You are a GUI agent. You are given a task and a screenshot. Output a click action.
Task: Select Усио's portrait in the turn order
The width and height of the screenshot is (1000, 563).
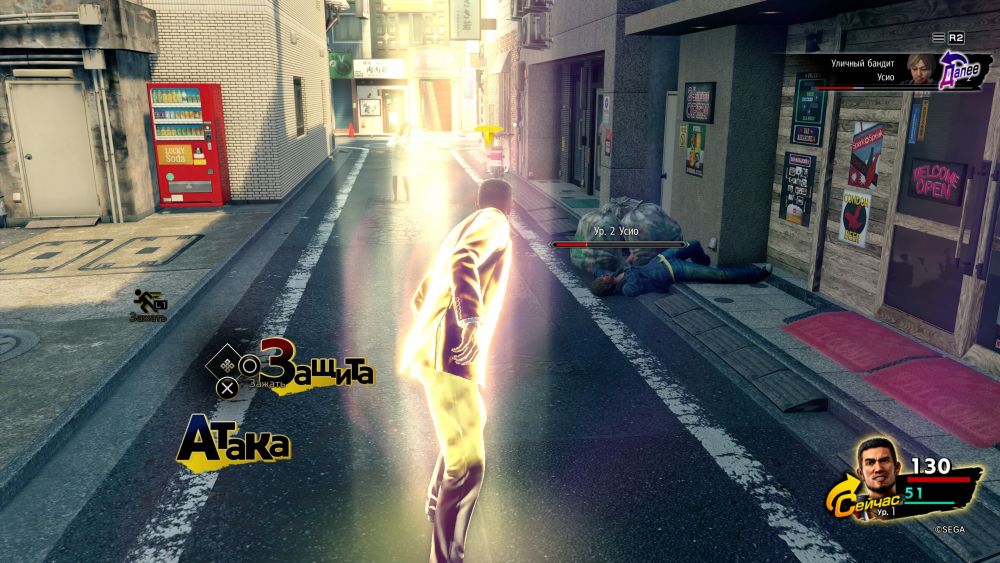918,69
